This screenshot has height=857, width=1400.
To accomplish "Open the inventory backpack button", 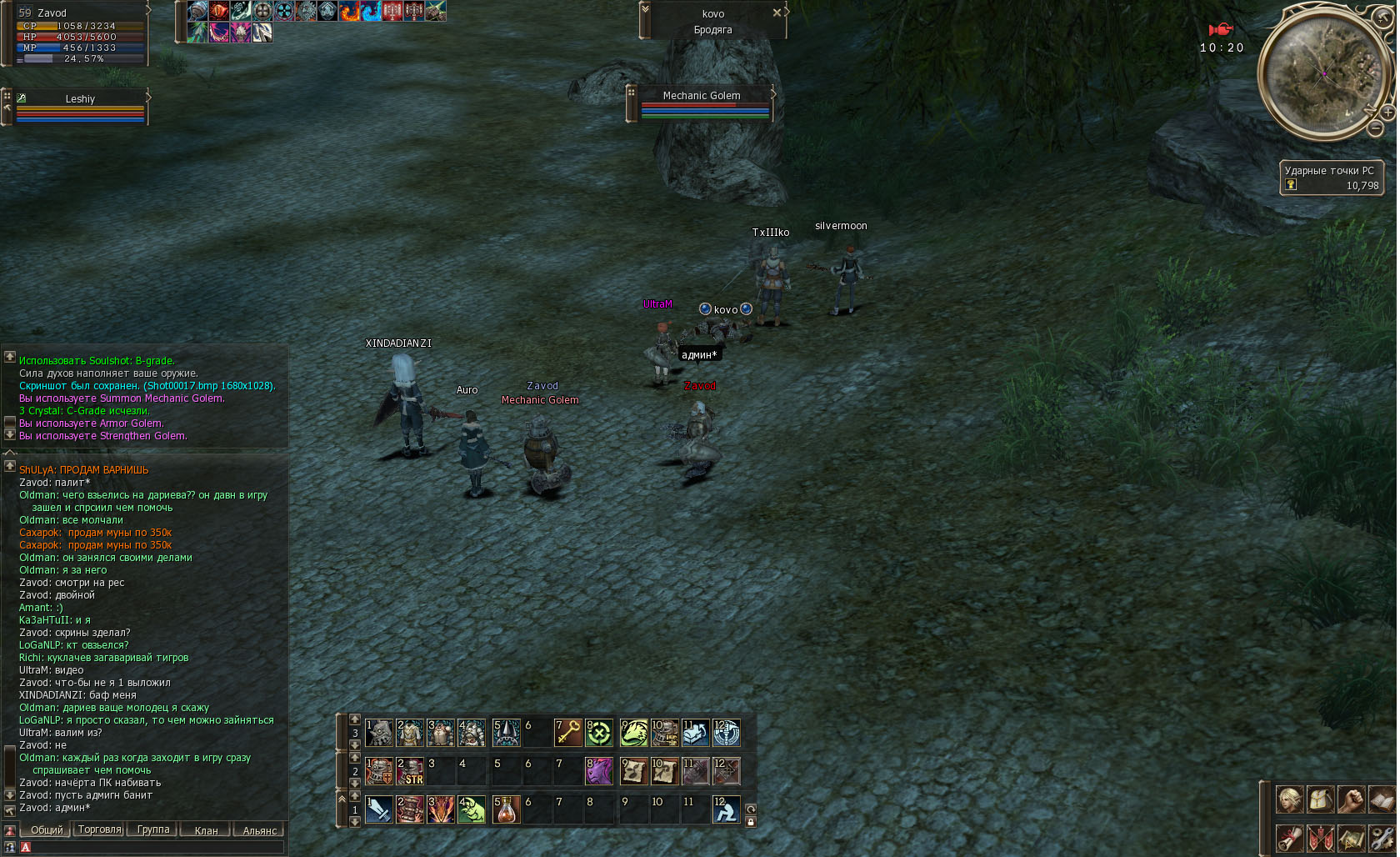I will (x=1321, y=799).
